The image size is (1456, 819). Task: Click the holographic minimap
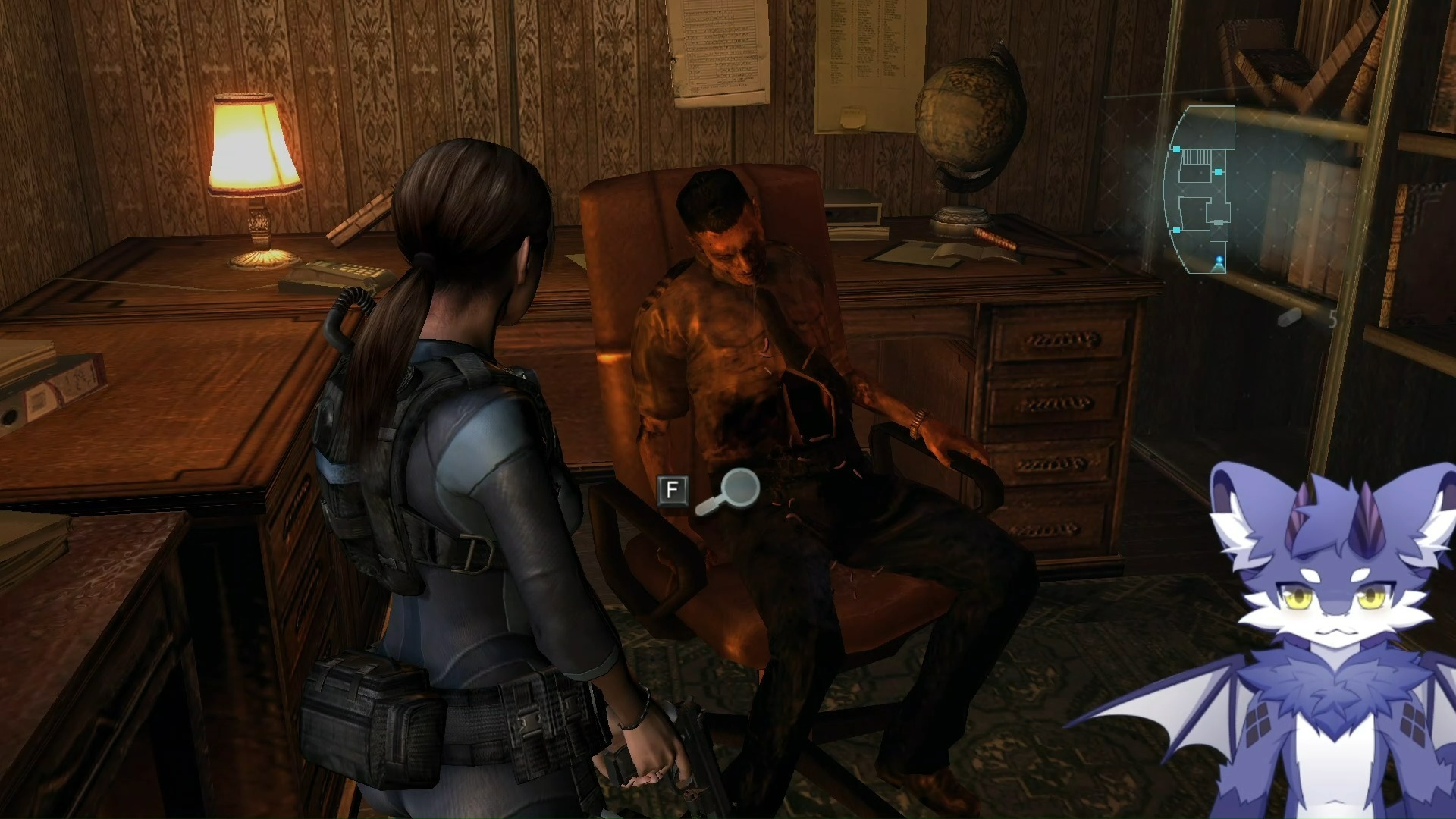(x=1200, y=190)
